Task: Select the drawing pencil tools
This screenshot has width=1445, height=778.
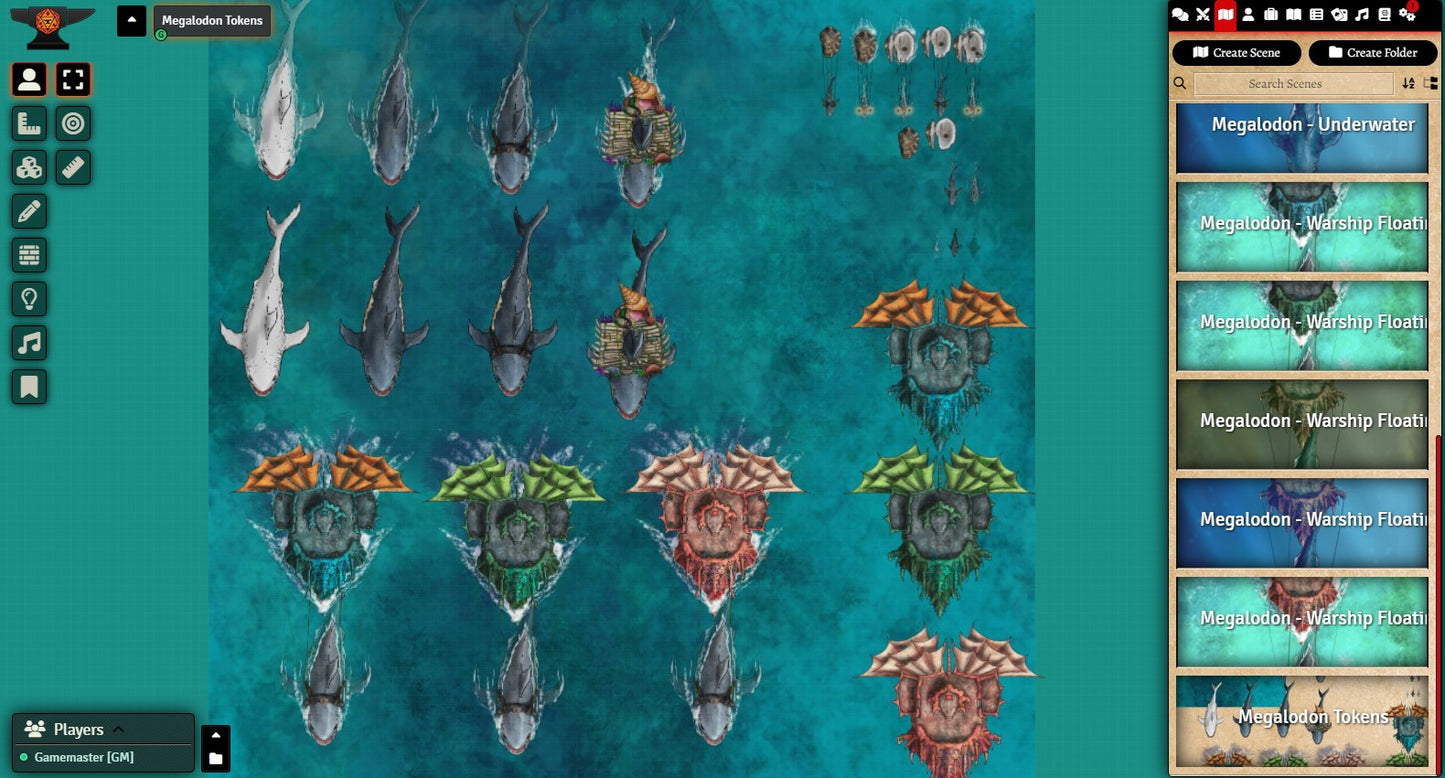Action: point(30,211)
